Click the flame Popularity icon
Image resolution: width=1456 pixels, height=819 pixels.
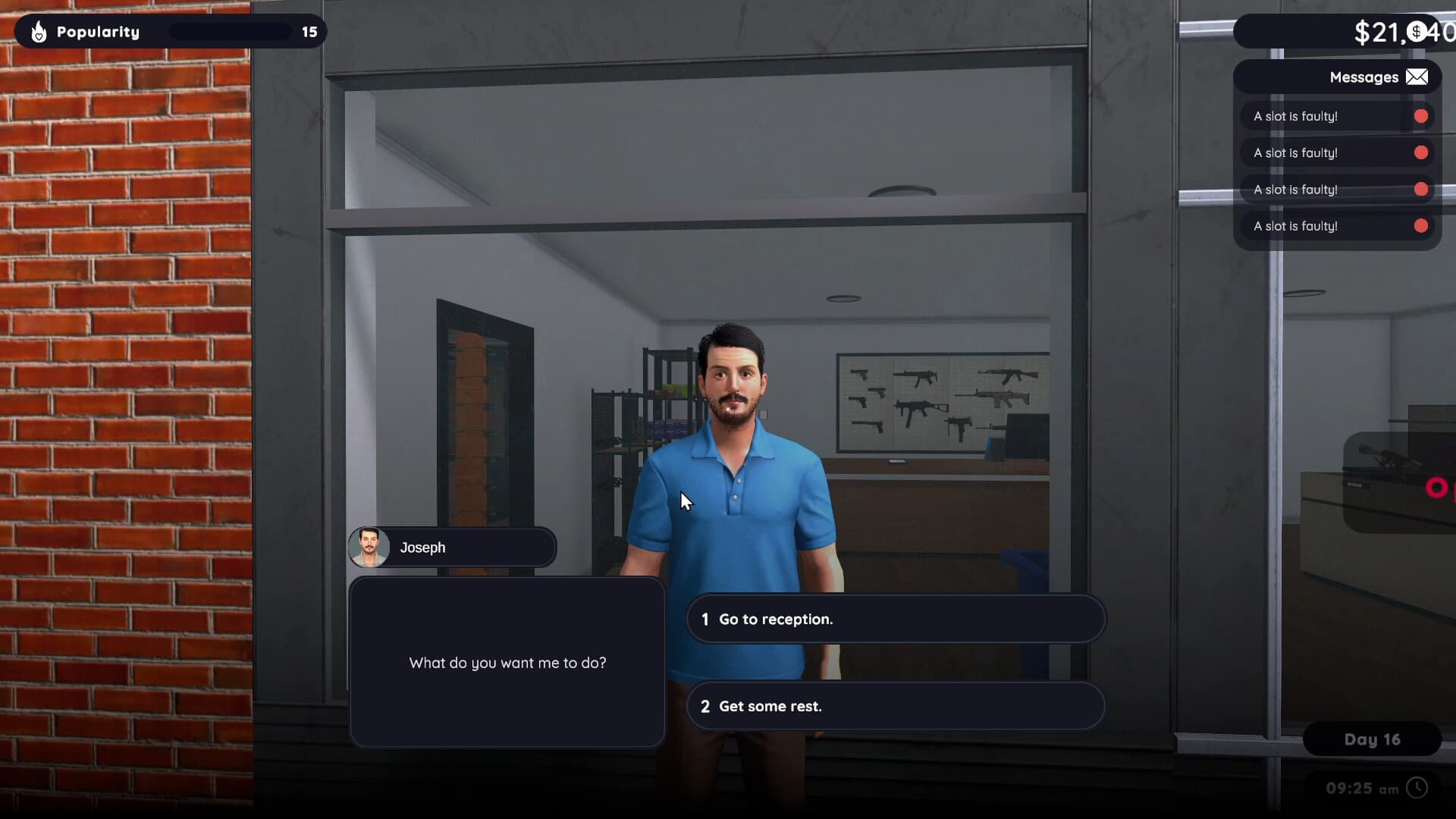coord(38,31)
